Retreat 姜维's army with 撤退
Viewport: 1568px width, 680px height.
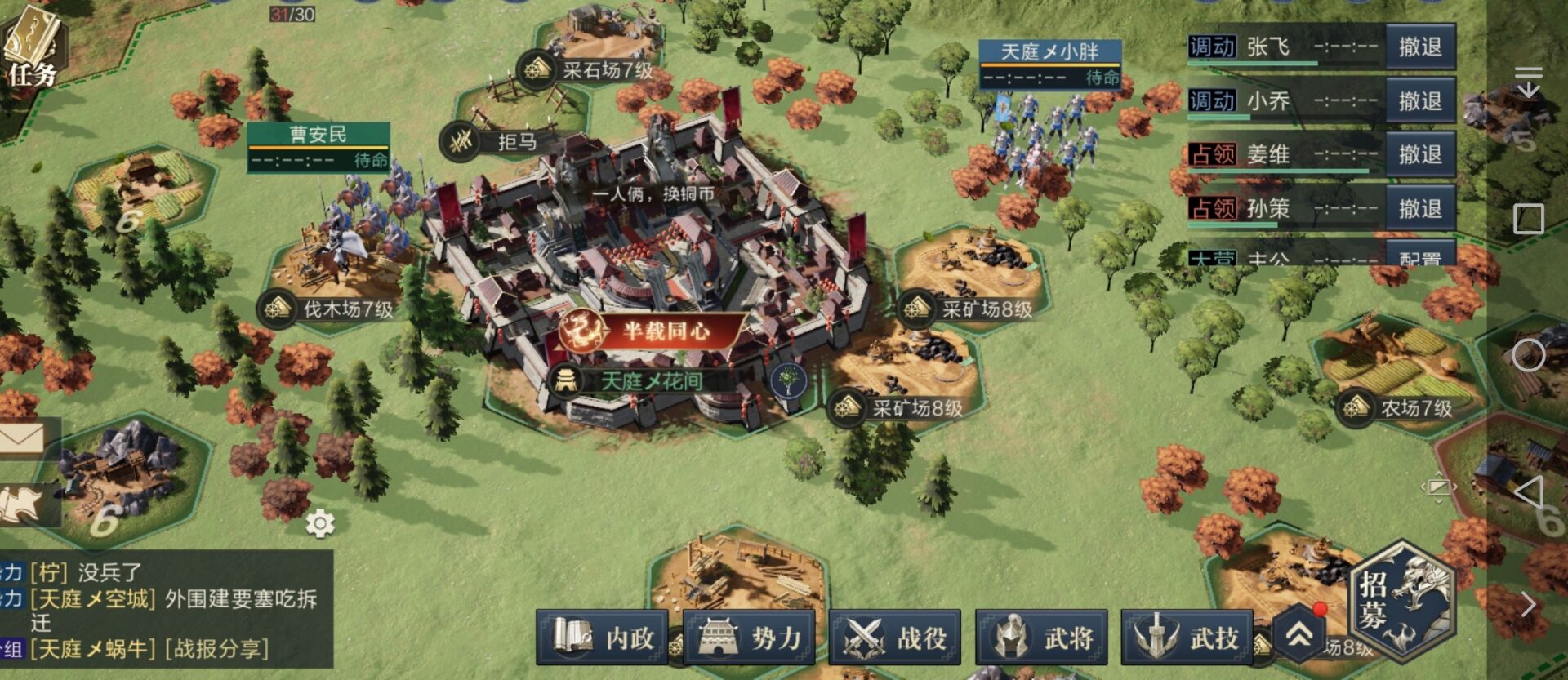(x=1419, y=154)
